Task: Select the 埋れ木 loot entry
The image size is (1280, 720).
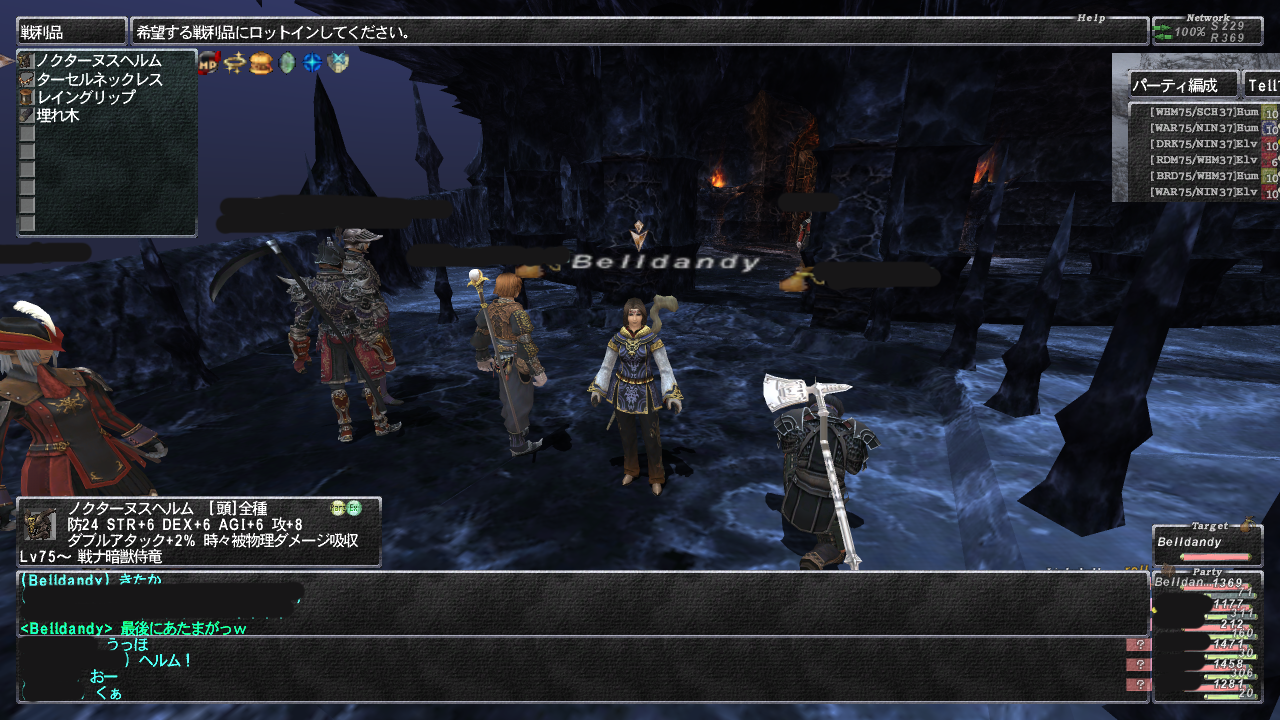Action: coord(58,116)
